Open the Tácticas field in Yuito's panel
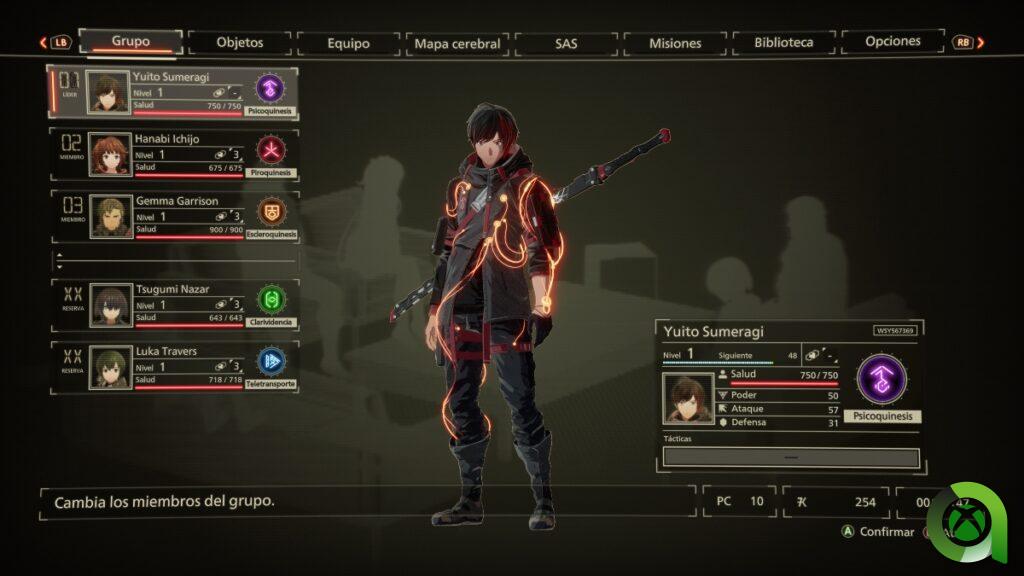The height and width of the screenshot is (576, 1024). (790, 457)
